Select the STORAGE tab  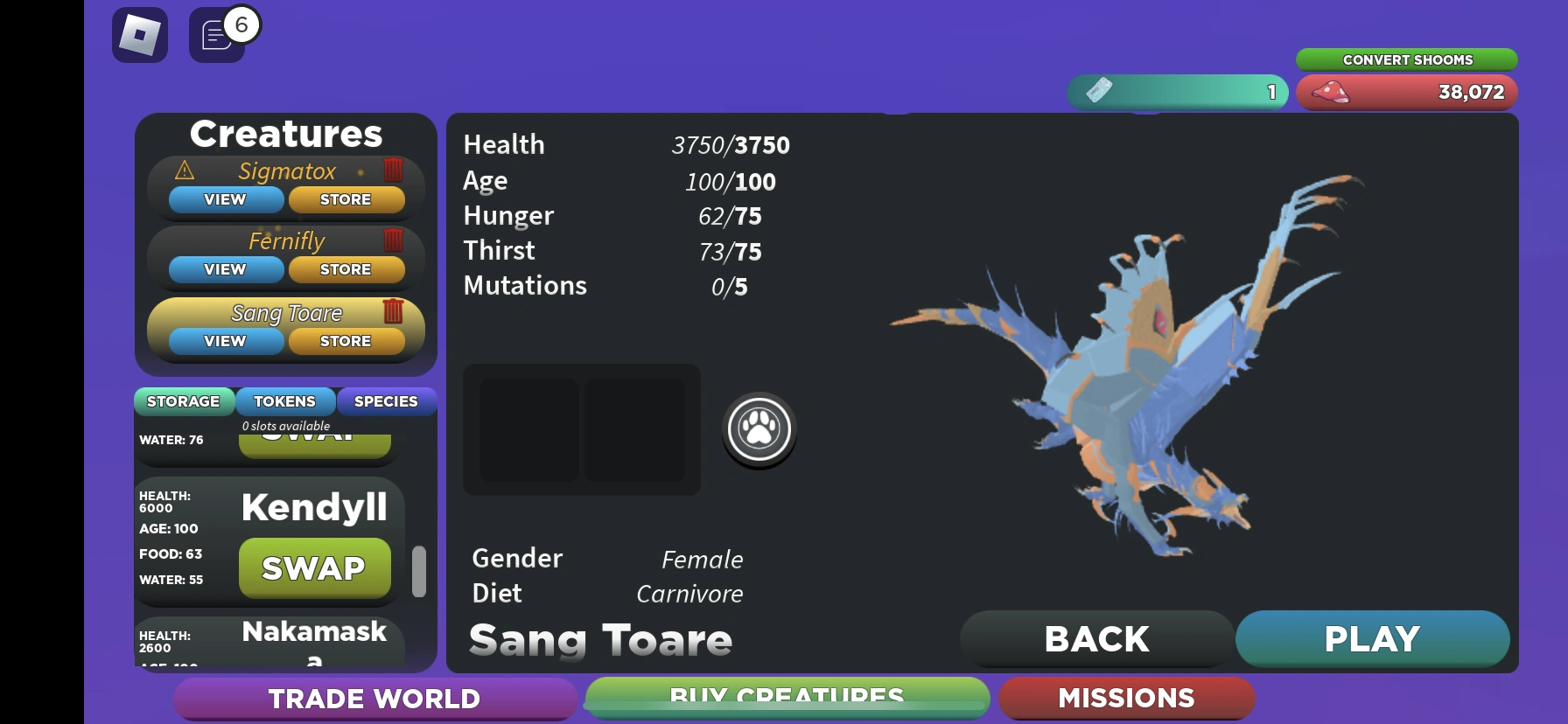click(x=184, y=401)
